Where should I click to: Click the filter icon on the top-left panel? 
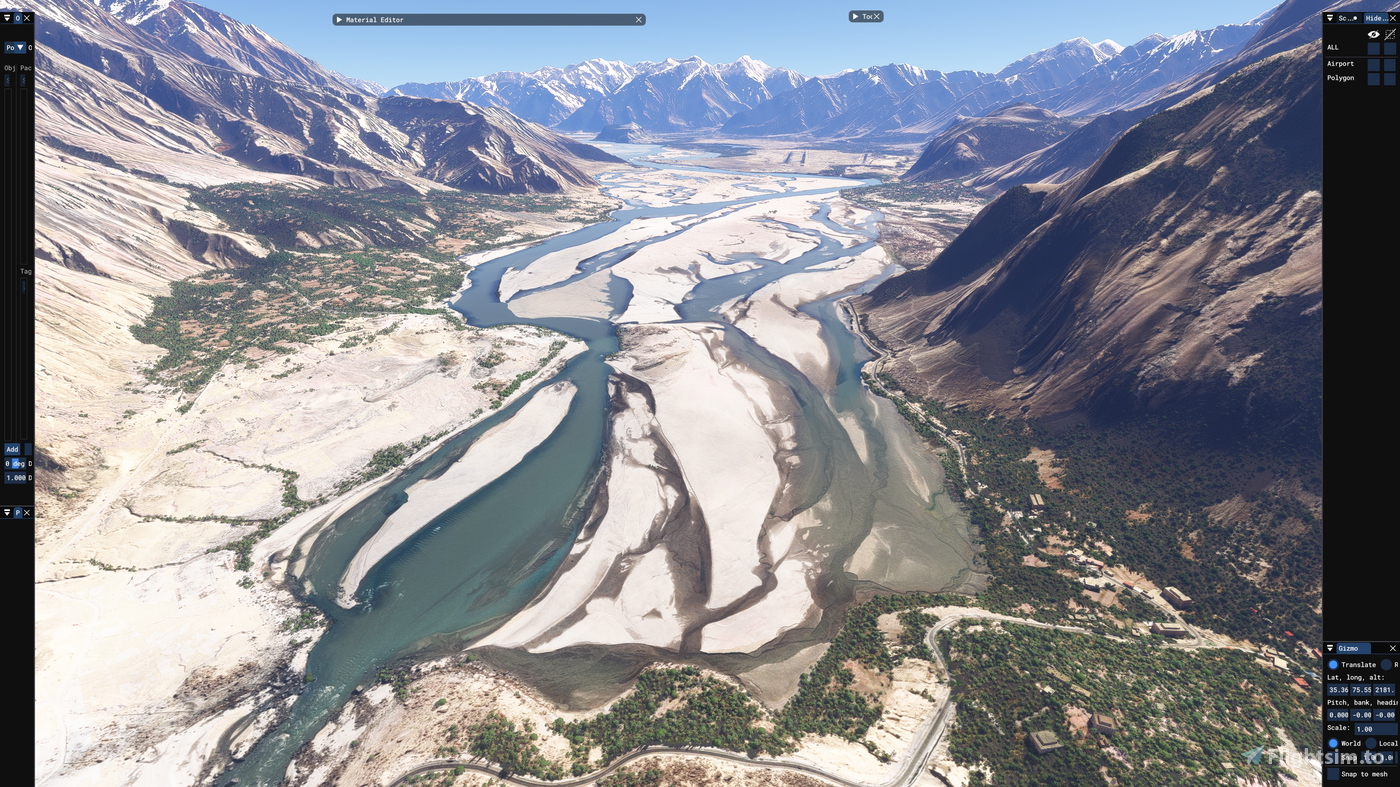tap(6, 16)
